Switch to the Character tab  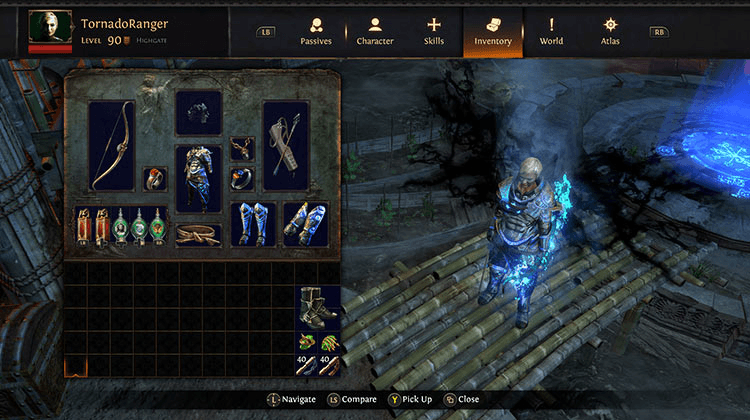click(x=375, y=32)
